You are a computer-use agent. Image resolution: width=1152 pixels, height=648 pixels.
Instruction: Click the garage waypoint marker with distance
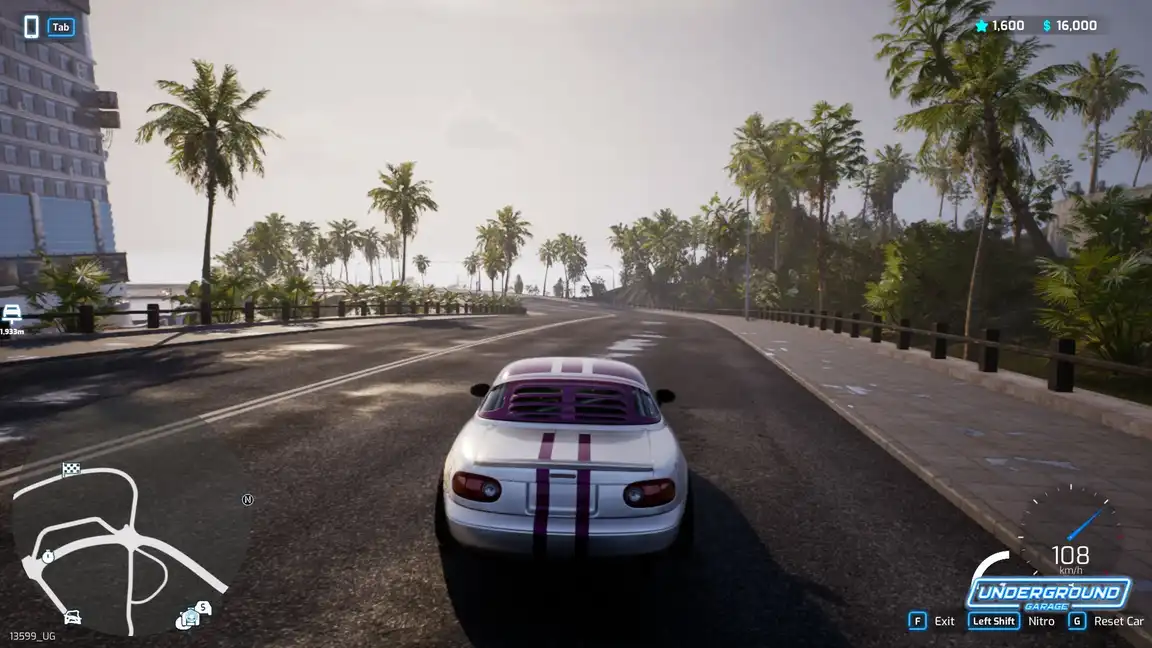[x=12, y=316]
